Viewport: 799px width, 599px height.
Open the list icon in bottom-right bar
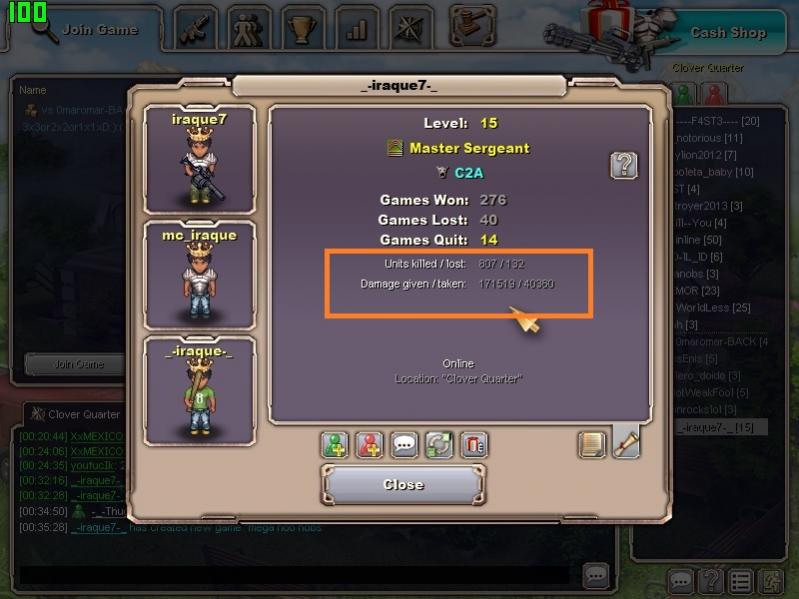(x=740, y=580)
